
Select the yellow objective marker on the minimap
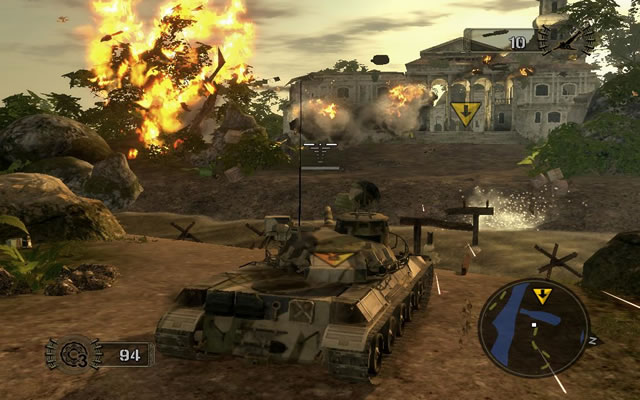(x=542, y=296)
